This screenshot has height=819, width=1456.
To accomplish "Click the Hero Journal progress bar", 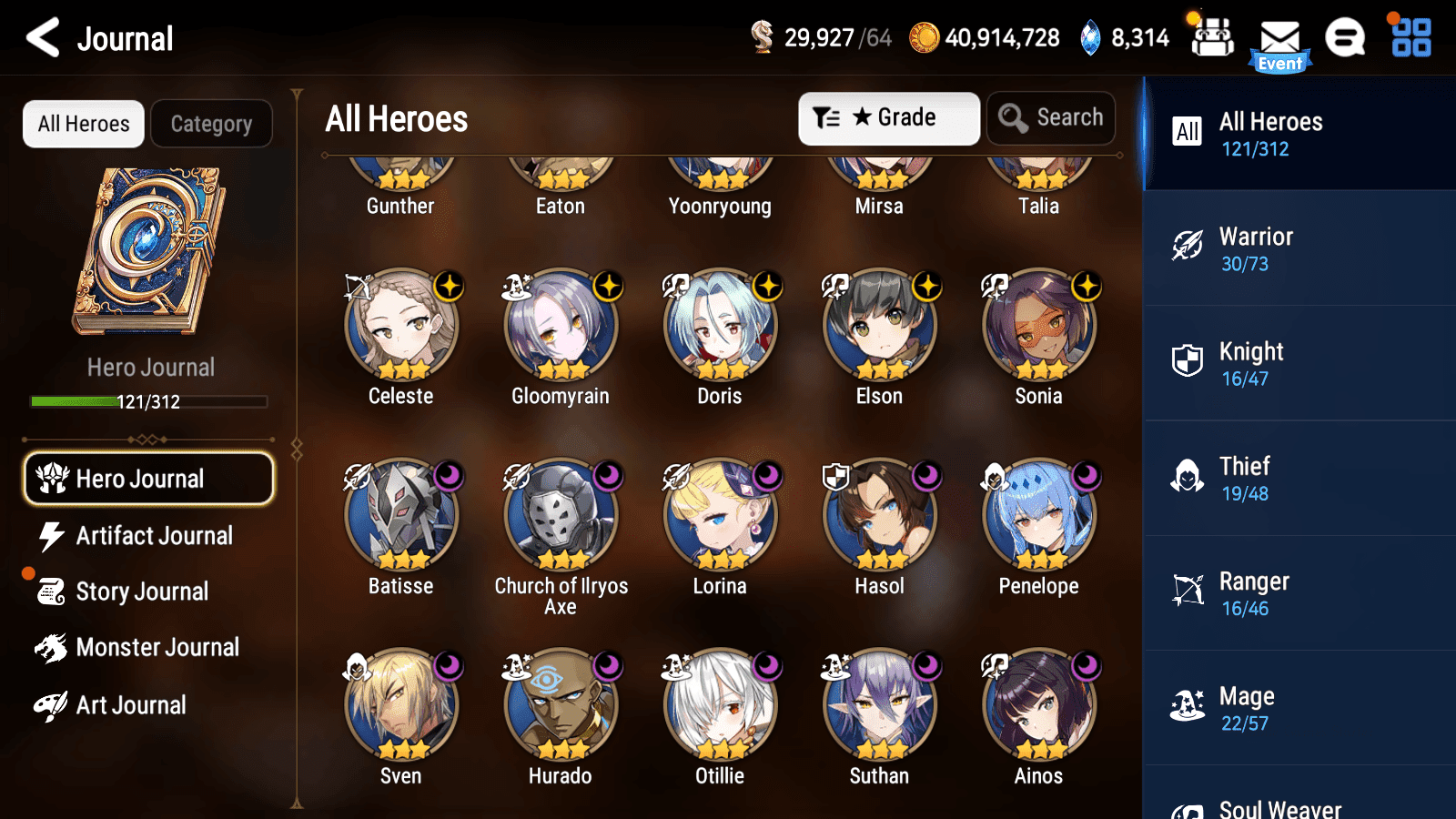I will (x=148, y=401).
